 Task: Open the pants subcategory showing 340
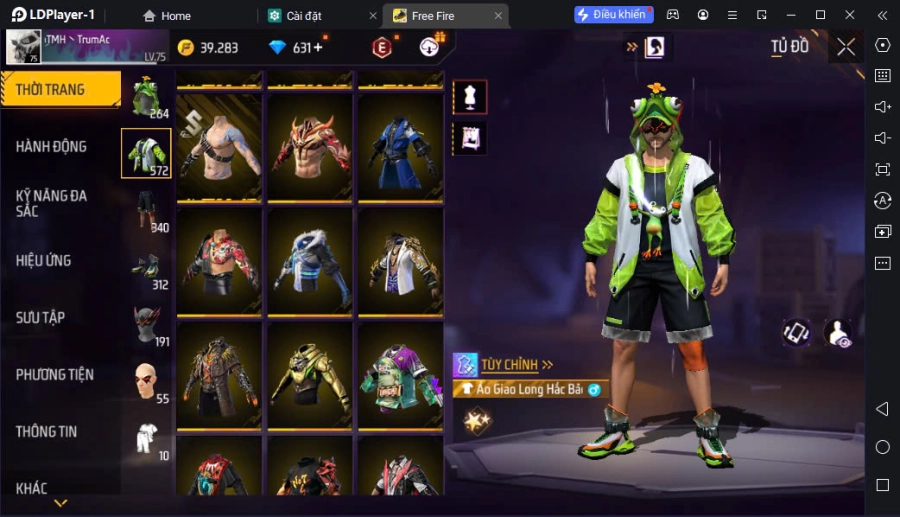pos(146,210)
